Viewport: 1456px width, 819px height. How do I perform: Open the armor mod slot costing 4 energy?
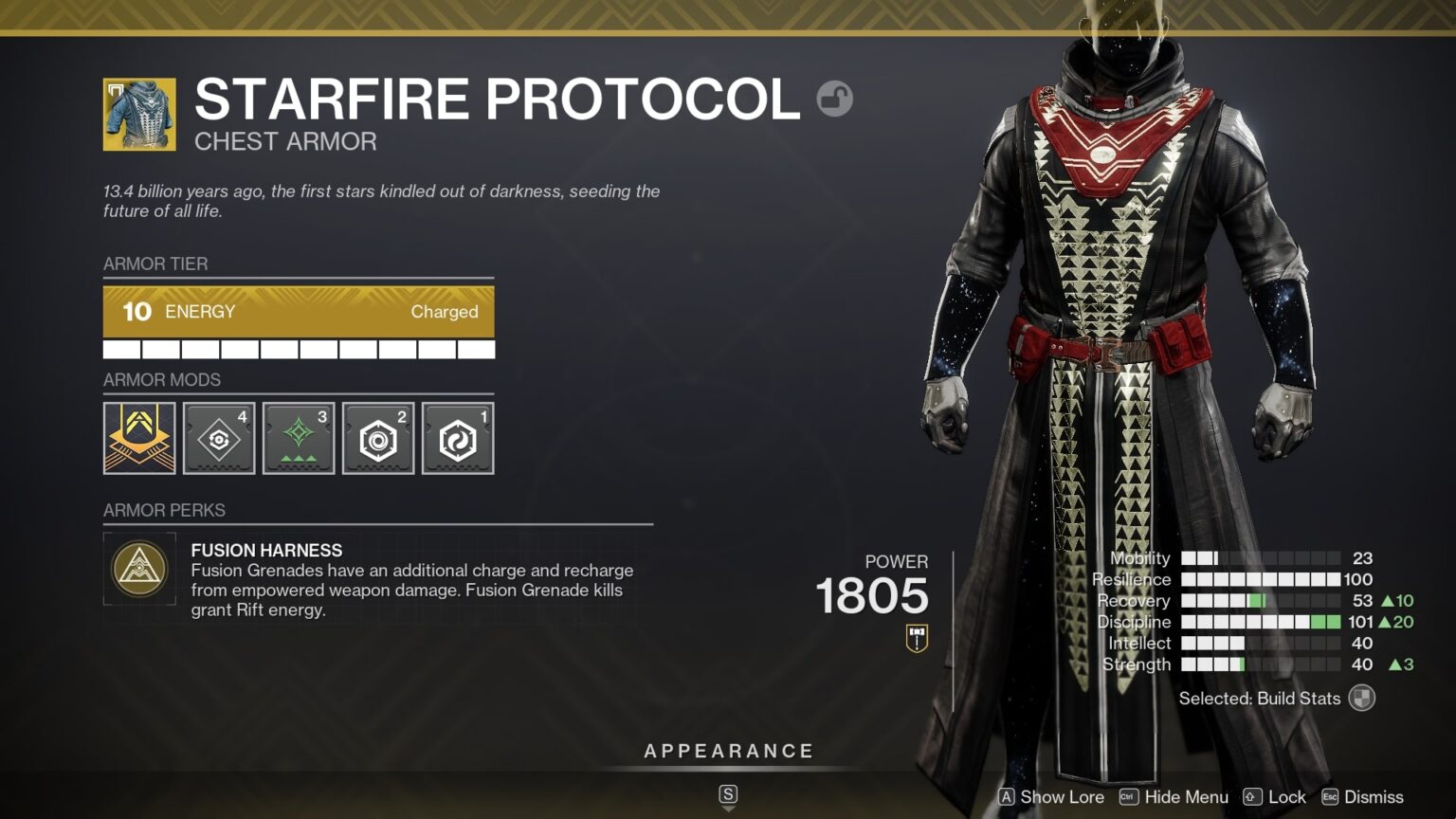click(x=219, y=437)
